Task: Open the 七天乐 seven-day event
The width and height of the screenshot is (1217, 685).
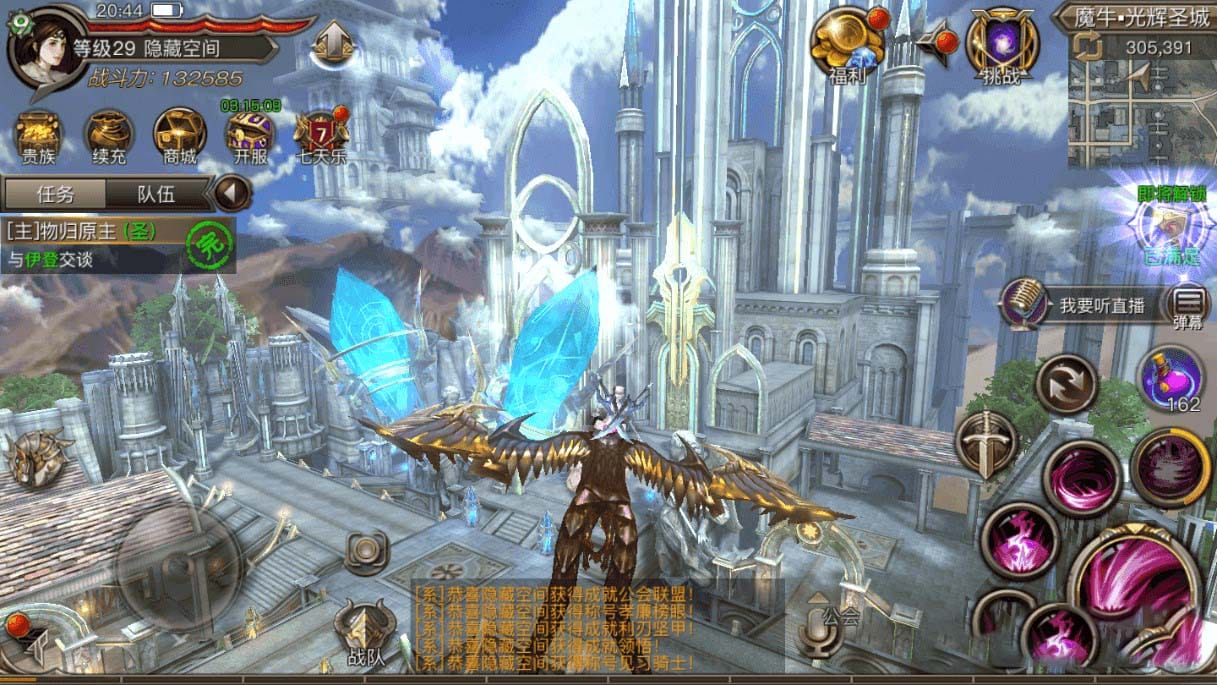Action: [321, 135]
